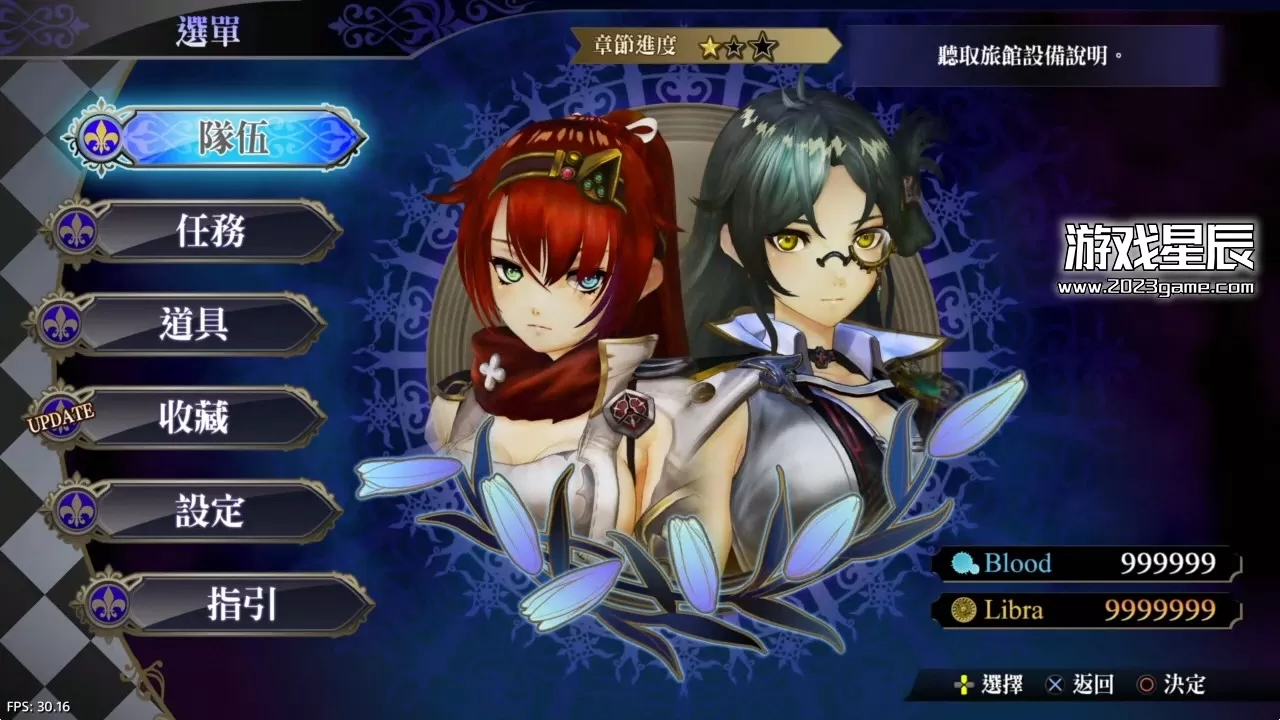Open the 收藏 (Collection) menu with UPDATE badge
This screenshot has width=1280, height=720.
coord(194,417)
